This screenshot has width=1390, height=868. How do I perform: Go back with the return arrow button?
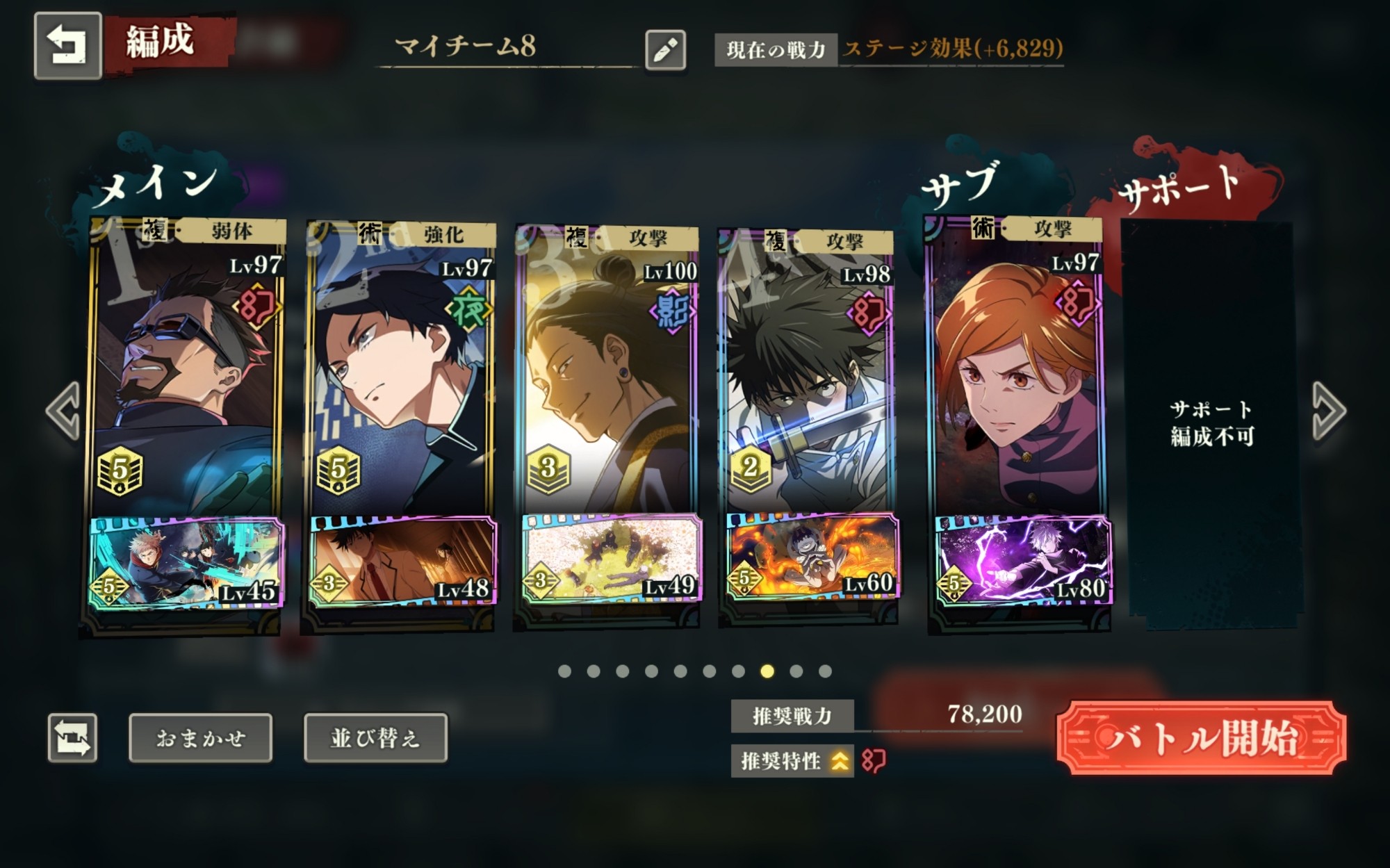(x=67, y=46)
